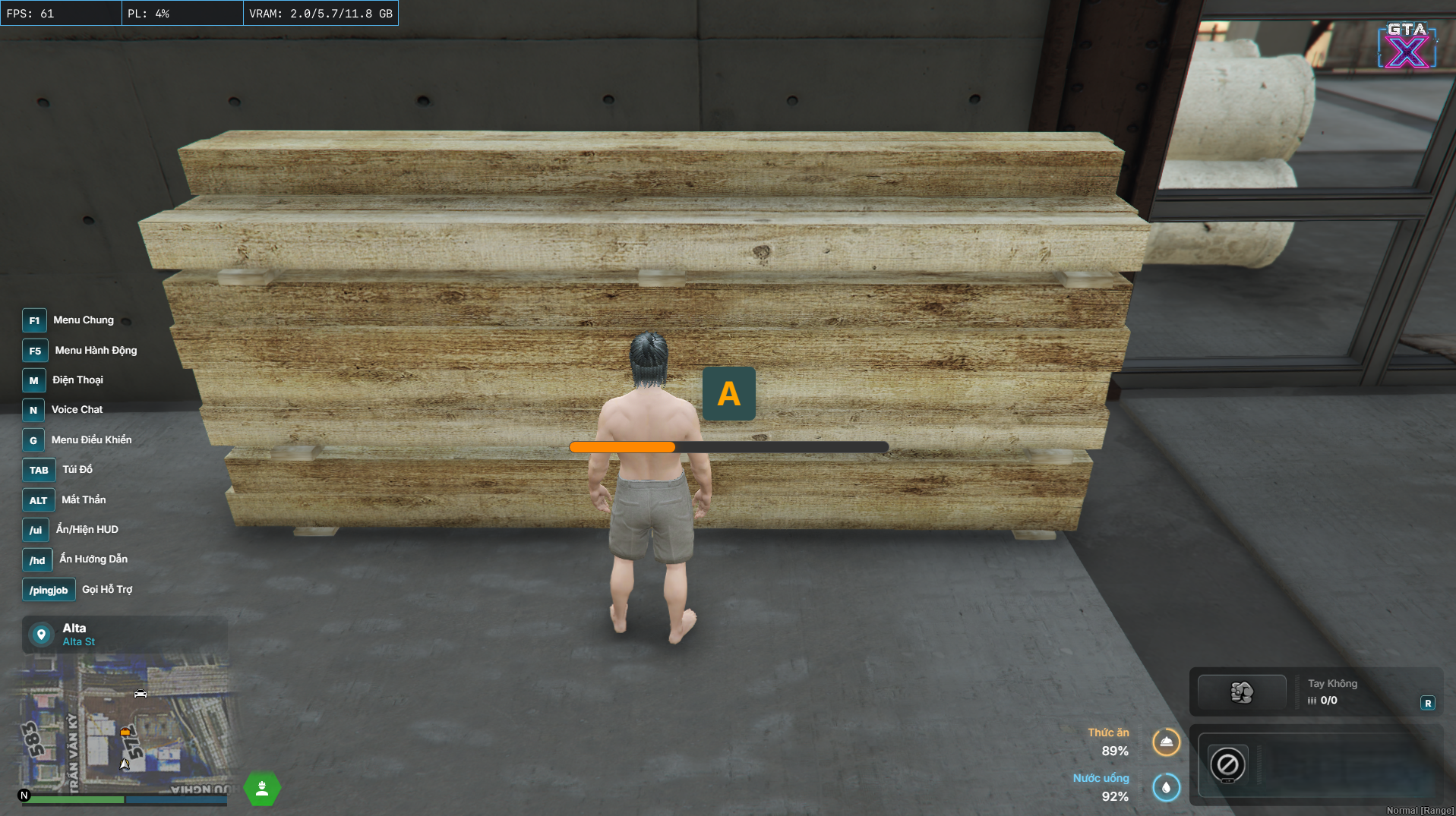Click the Nước uống water drop icon
This screenshot has width=1456, height=816.
pos(1166,787)
